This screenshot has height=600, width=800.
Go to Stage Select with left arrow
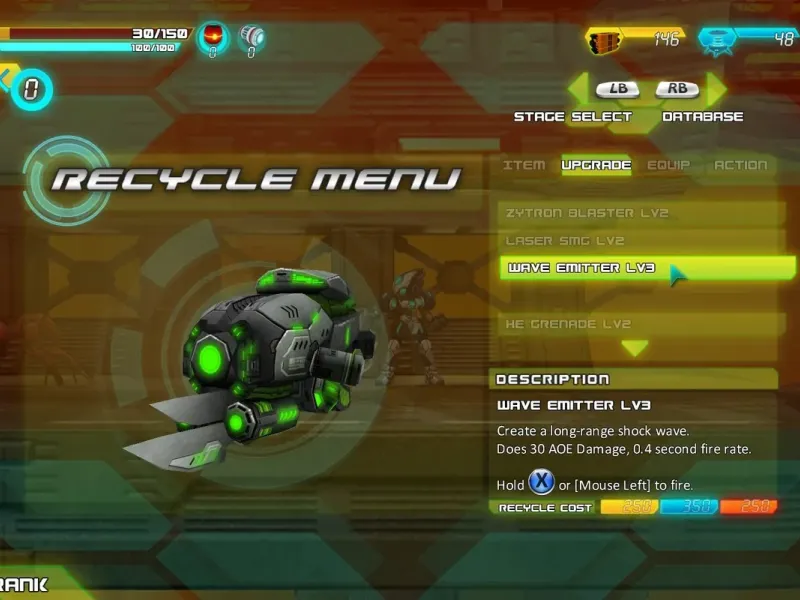580,89
